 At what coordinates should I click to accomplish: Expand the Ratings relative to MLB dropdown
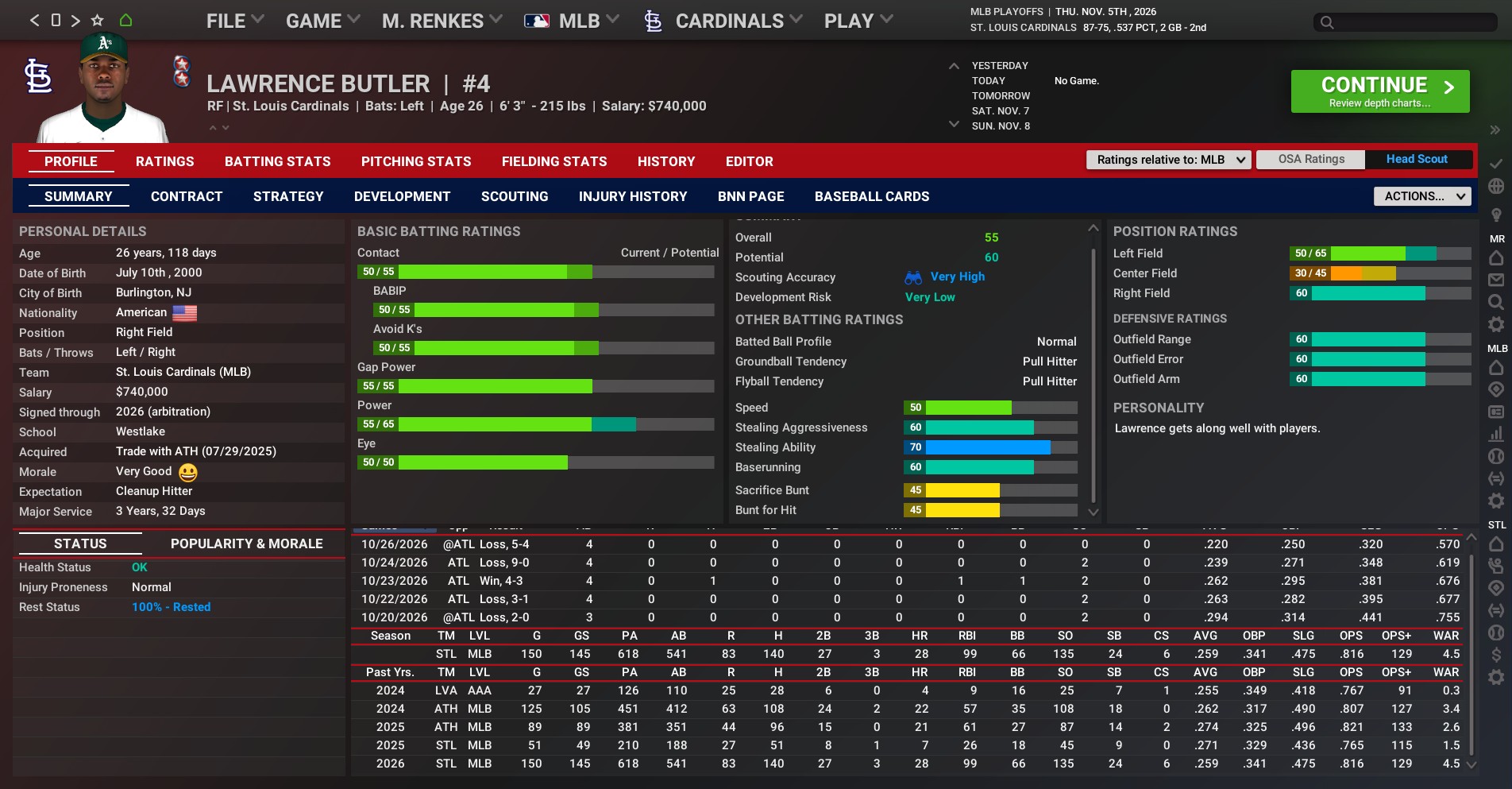click(1168, 160)
